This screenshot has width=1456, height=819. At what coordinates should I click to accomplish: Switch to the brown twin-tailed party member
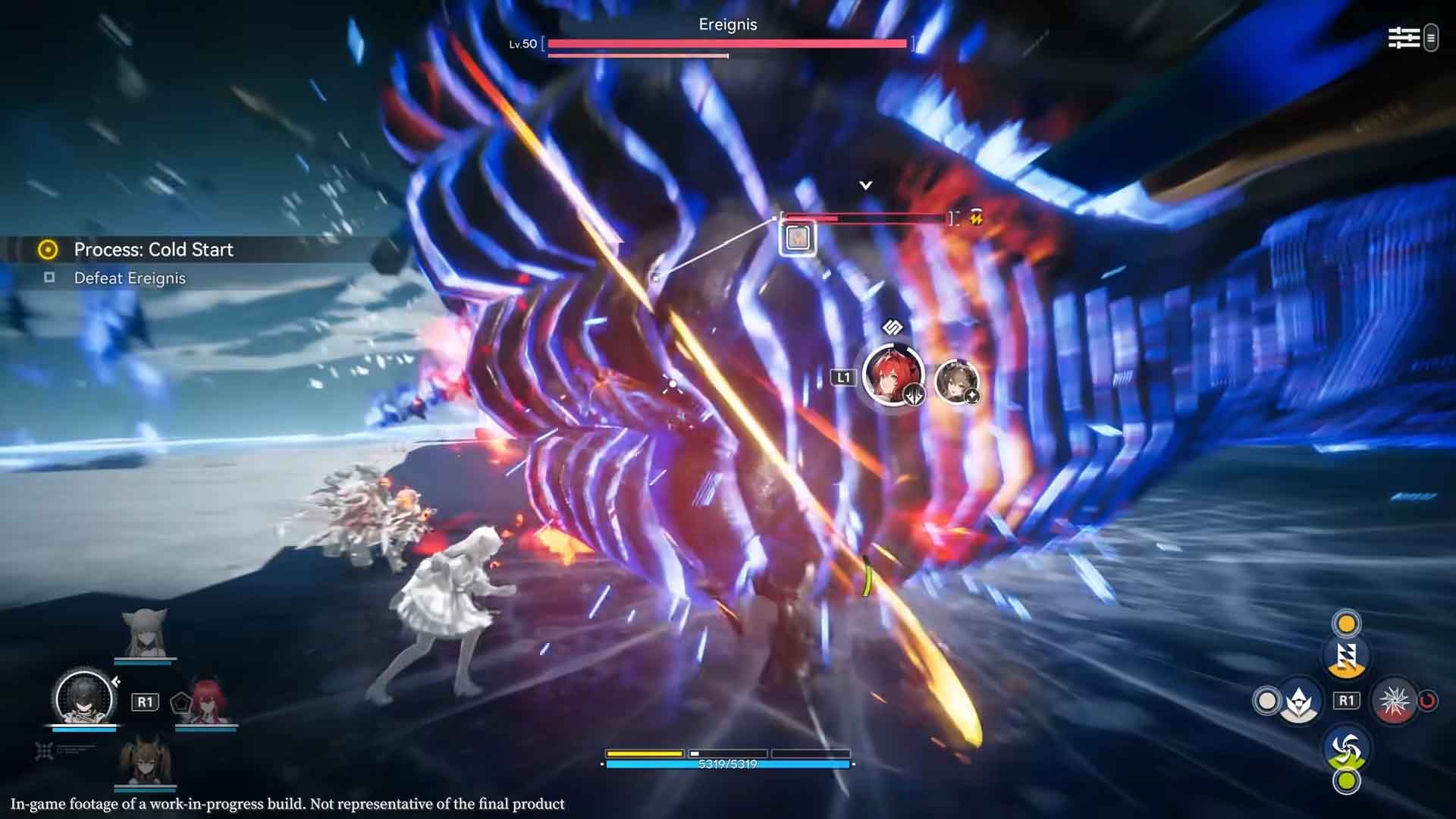coord(144,760)
